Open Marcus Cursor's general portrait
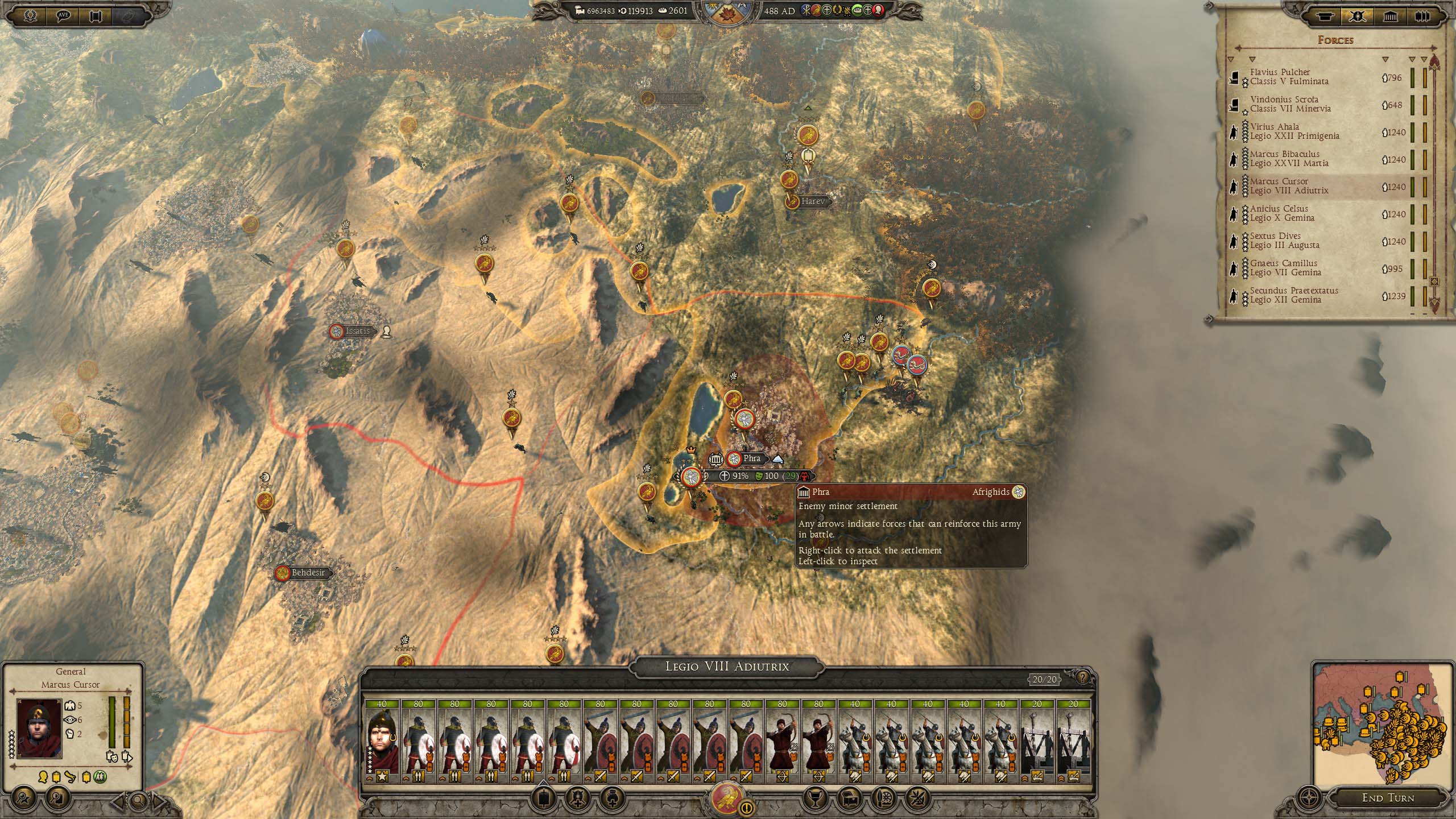This screenshot has width=1456, height=819. 39,728
